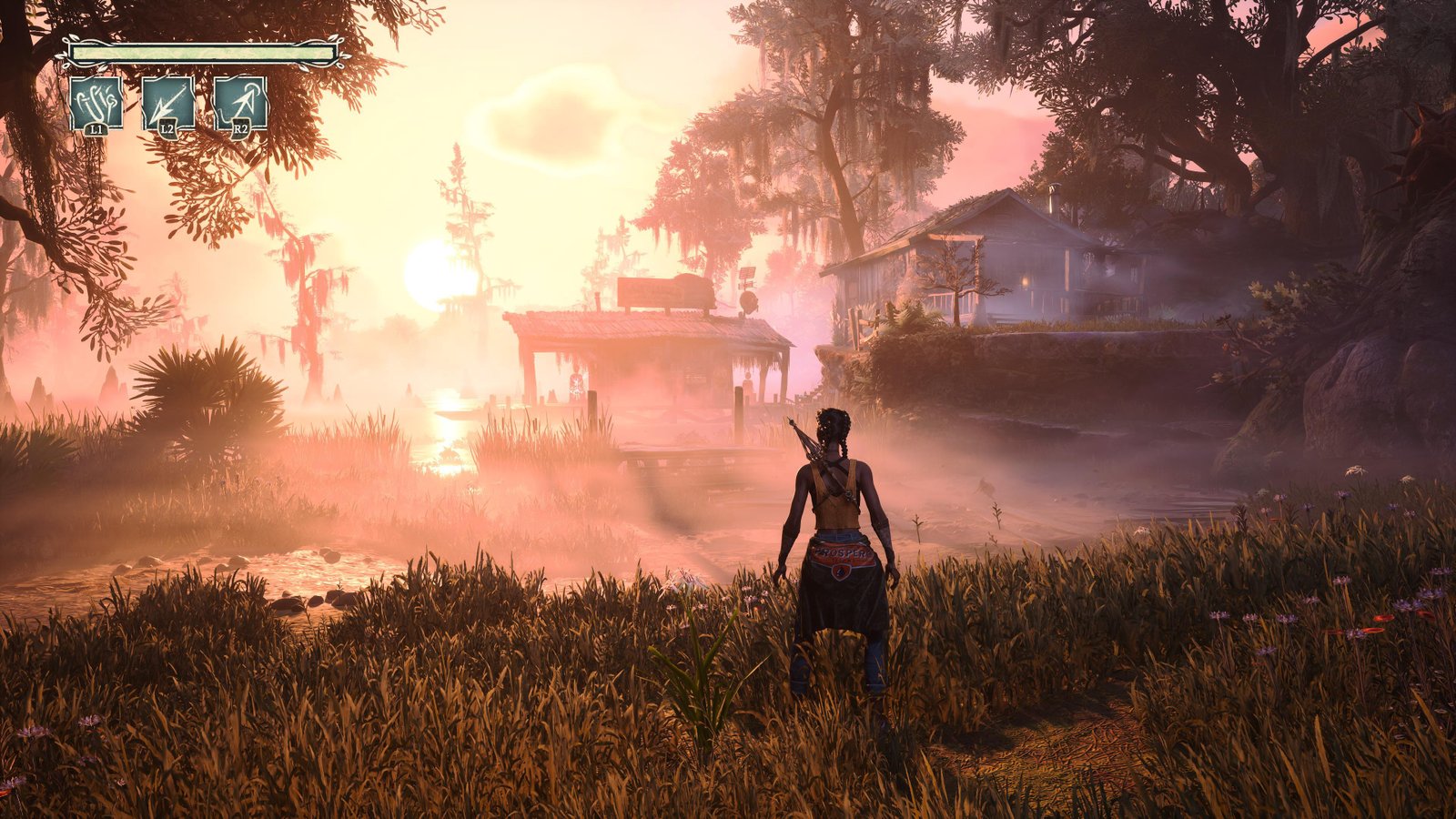Activate the swirling vines ability icon
Viewport: 1456px width, 819px height.
click(96, 102)
